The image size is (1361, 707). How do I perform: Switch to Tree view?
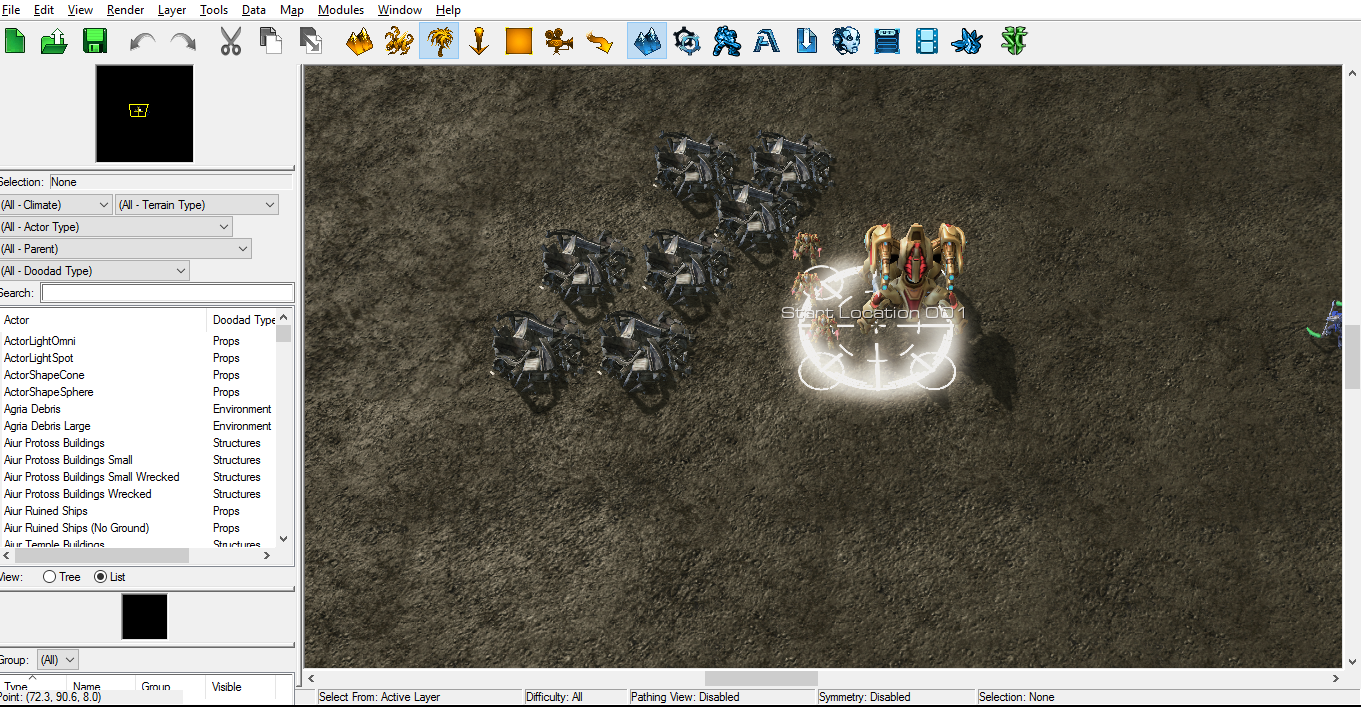(50, 577)
